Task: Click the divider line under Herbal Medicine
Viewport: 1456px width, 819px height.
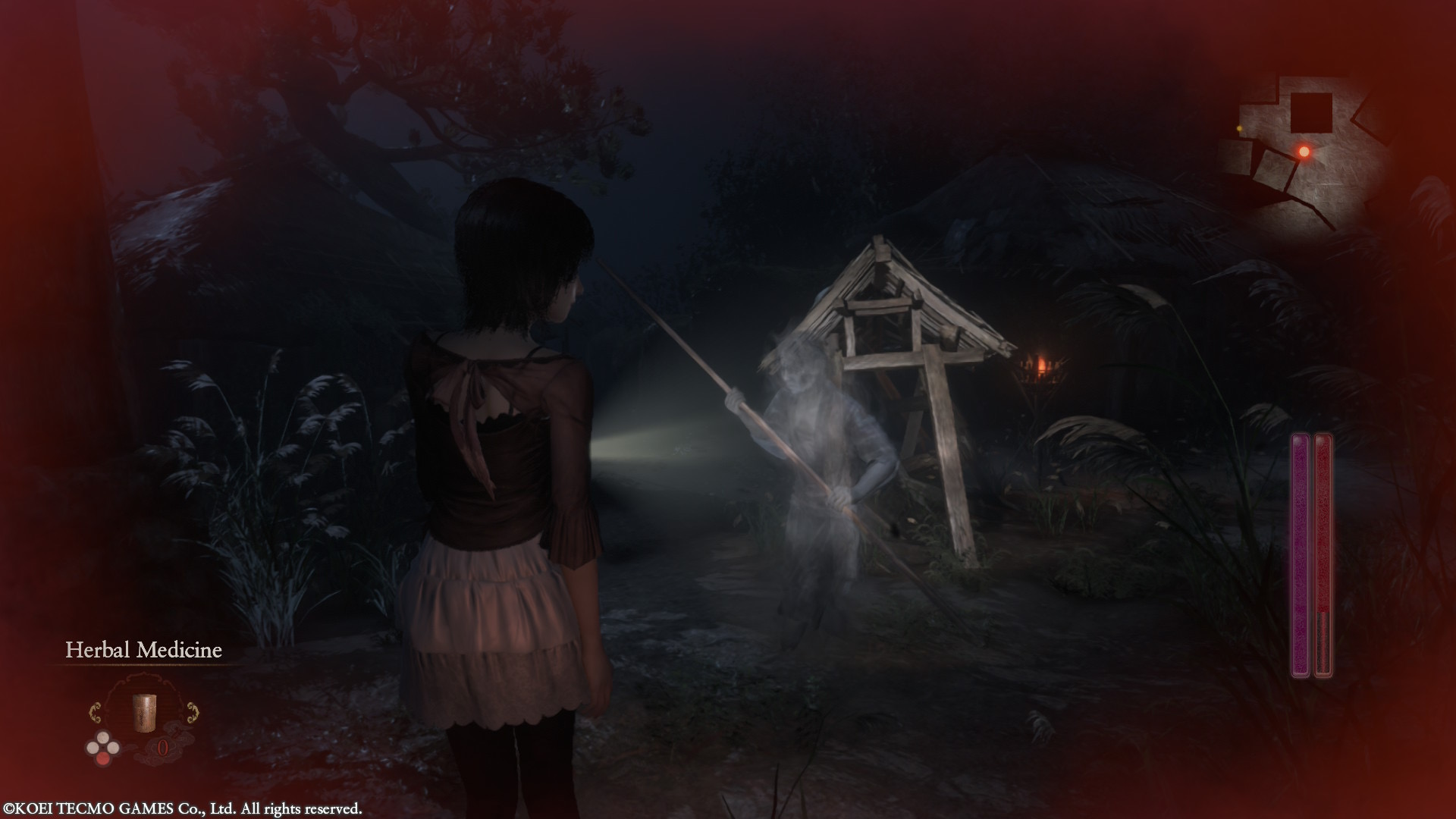Action: pos(143,664)
